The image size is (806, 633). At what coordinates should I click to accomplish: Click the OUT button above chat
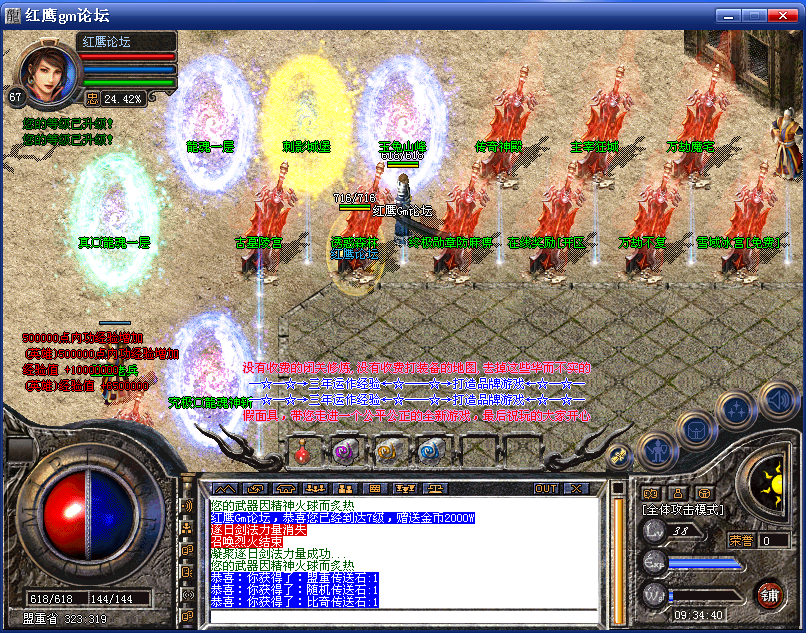tap(546, 488)
